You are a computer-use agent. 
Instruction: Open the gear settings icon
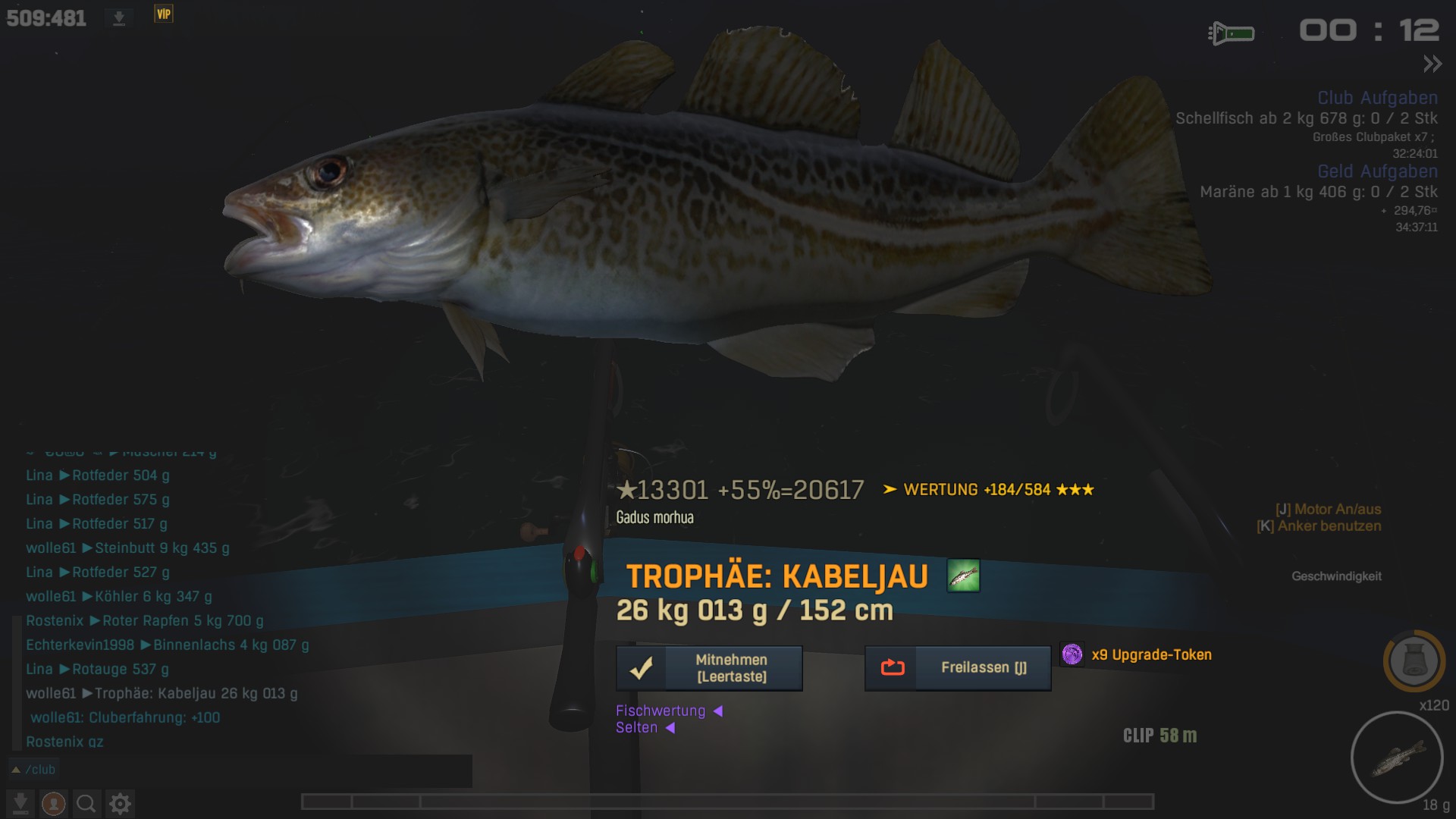120,803
